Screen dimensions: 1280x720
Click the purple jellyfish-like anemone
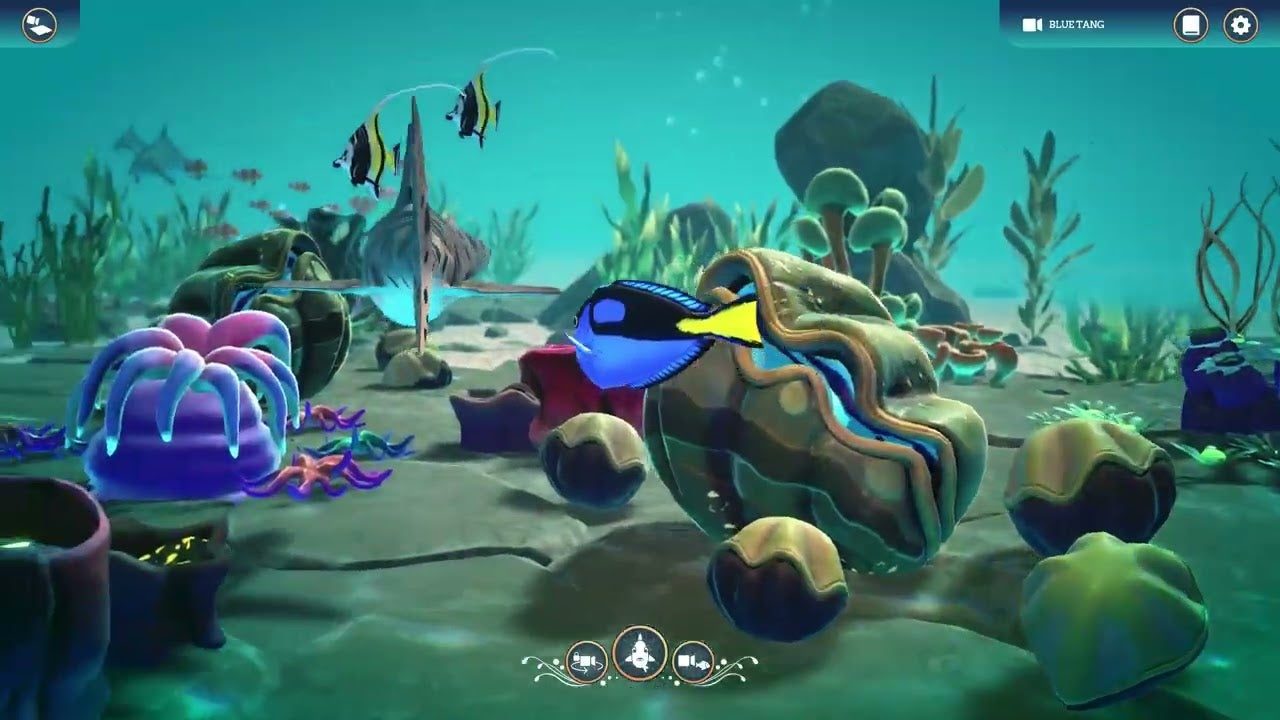coord(180,400)
